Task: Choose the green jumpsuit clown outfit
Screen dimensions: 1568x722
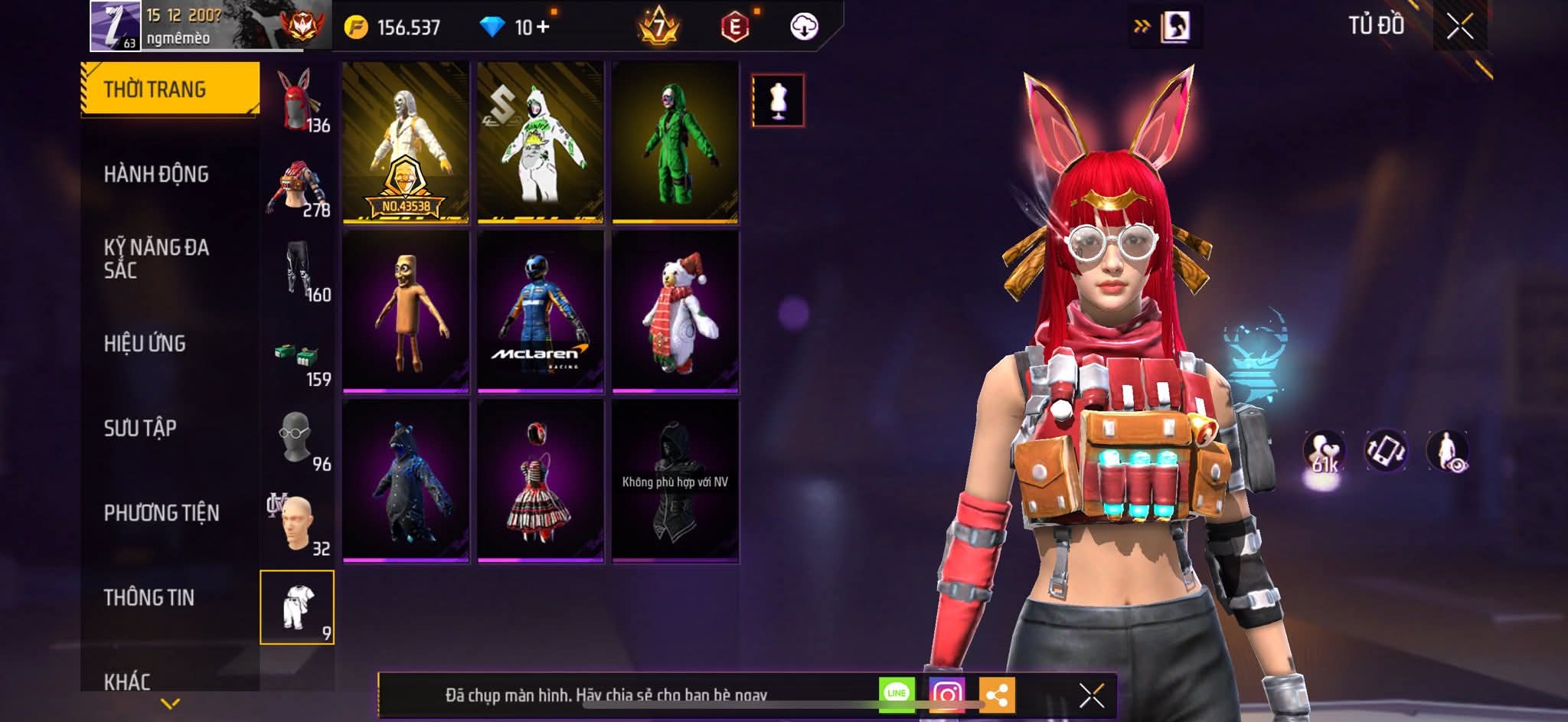Action: coord(675,142)
